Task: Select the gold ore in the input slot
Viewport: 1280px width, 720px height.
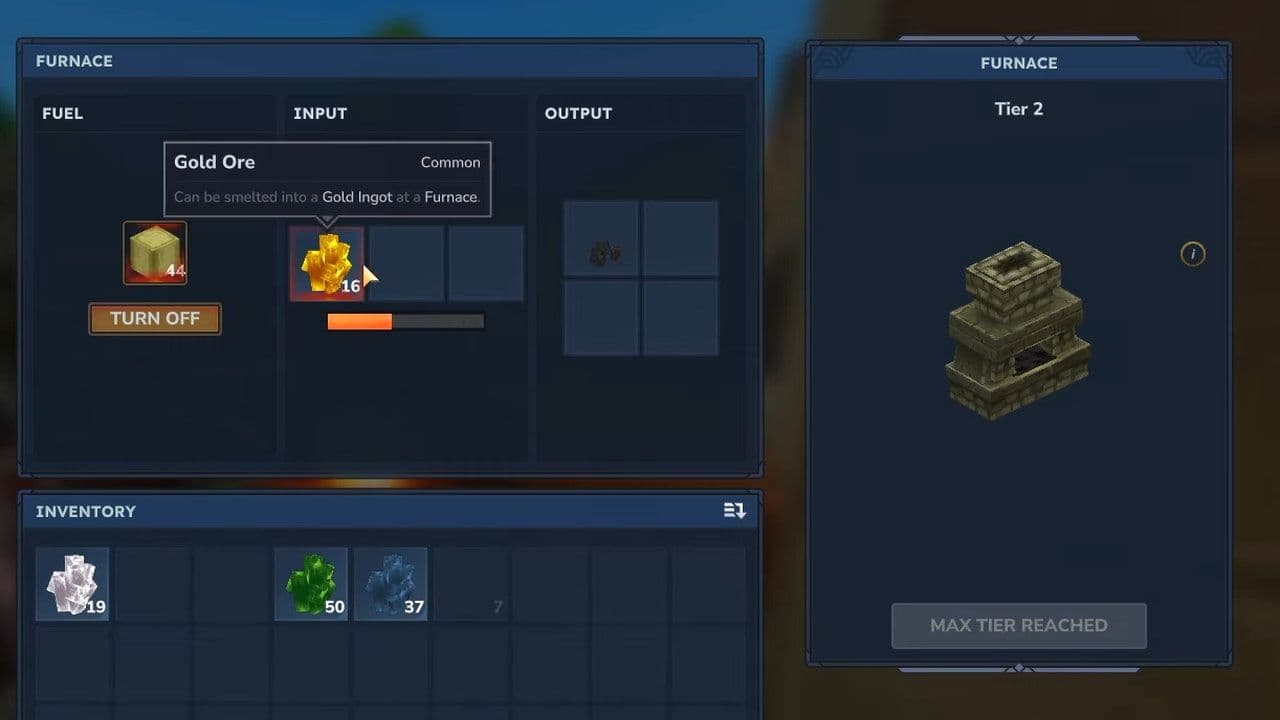Action: coord(327,265)
